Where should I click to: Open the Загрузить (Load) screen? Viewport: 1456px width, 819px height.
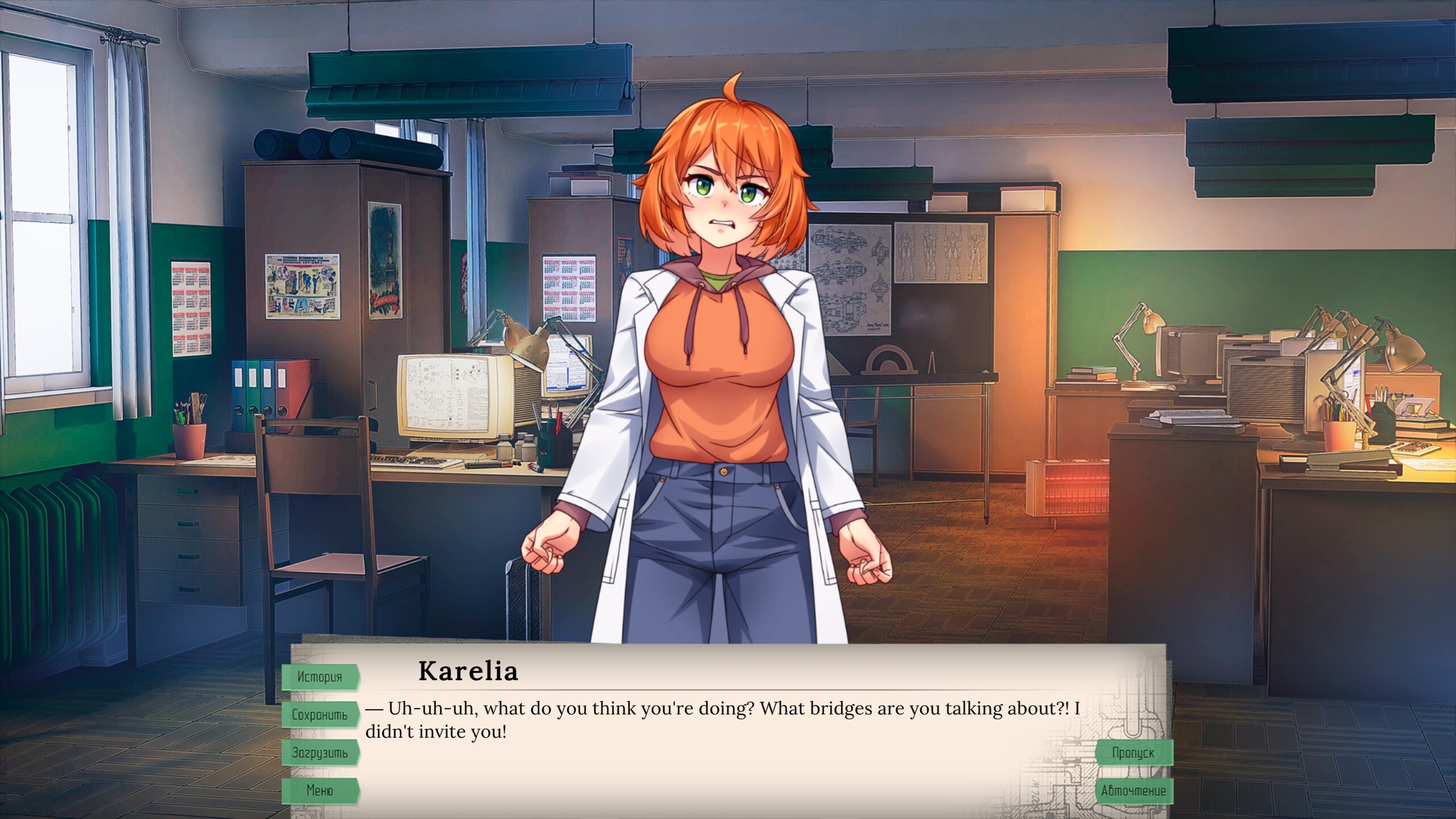coord(320,753)
